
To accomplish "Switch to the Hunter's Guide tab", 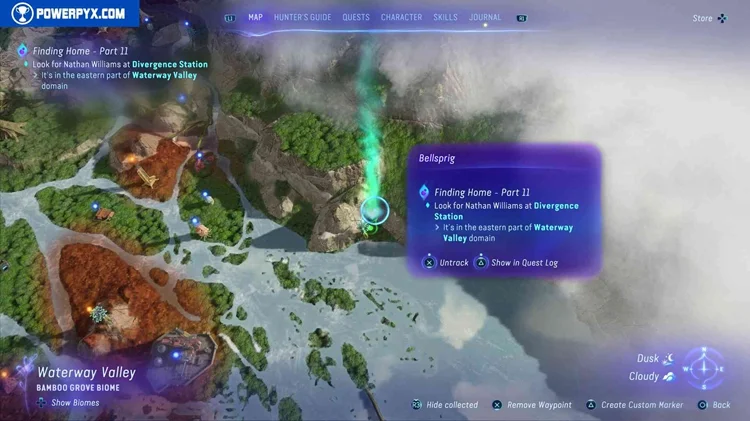I will 301,17.
